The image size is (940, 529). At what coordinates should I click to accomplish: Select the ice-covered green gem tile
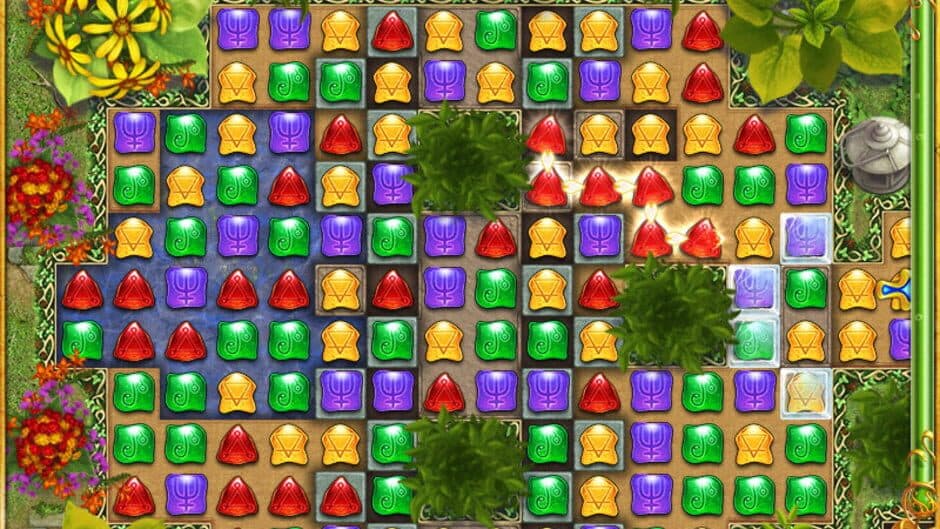753,340
